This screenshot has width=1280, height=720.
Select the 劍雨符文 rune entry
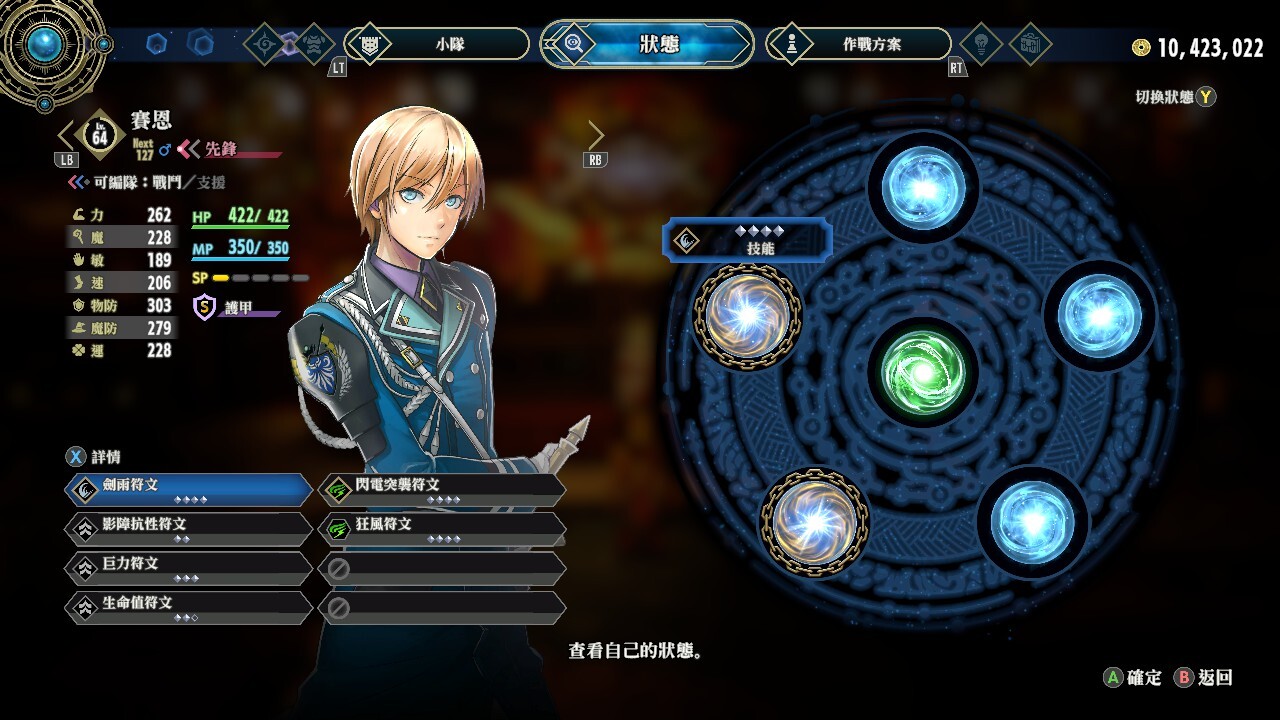tap(190, 489)
